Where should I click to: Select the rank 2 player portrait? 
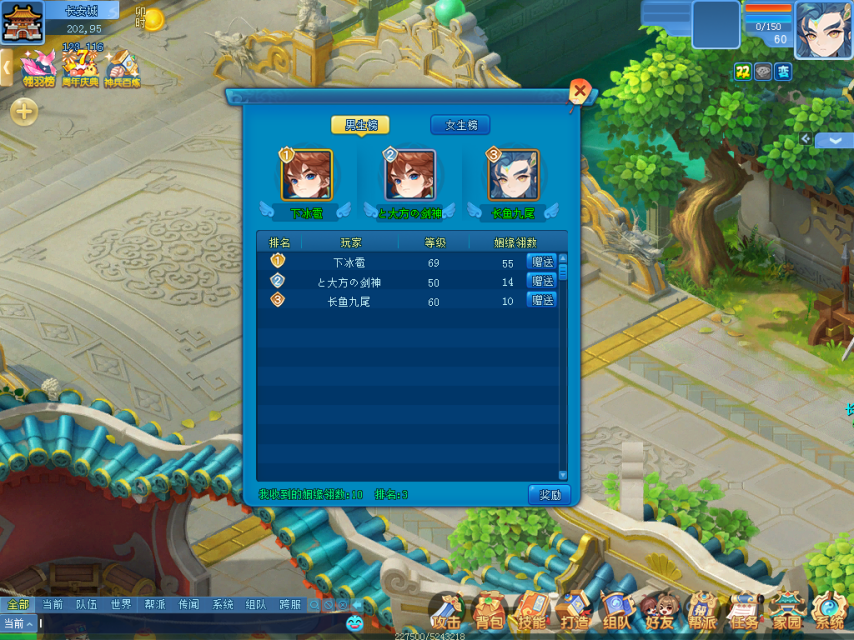point(410,176)
